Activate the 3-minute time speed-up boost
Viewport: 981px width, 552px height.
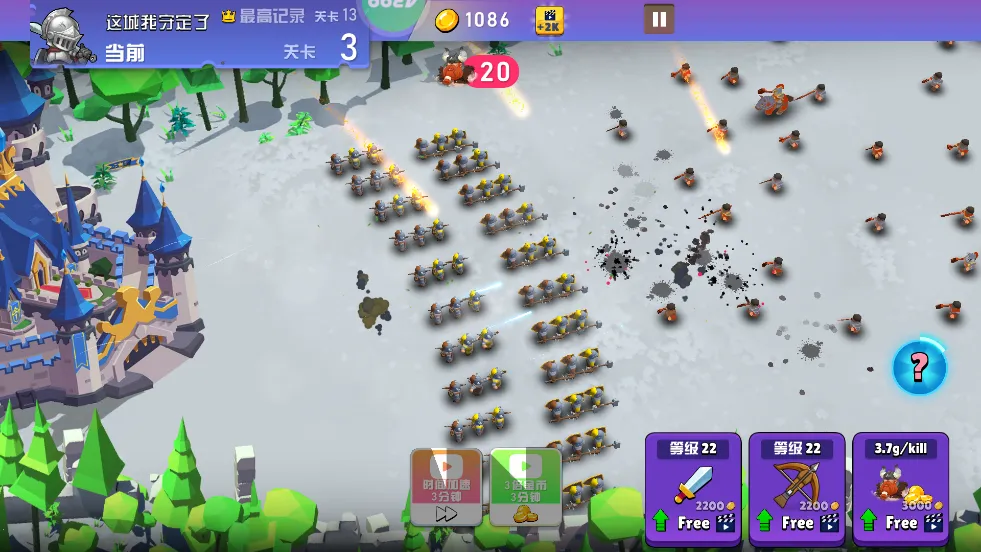click(446, 487)
